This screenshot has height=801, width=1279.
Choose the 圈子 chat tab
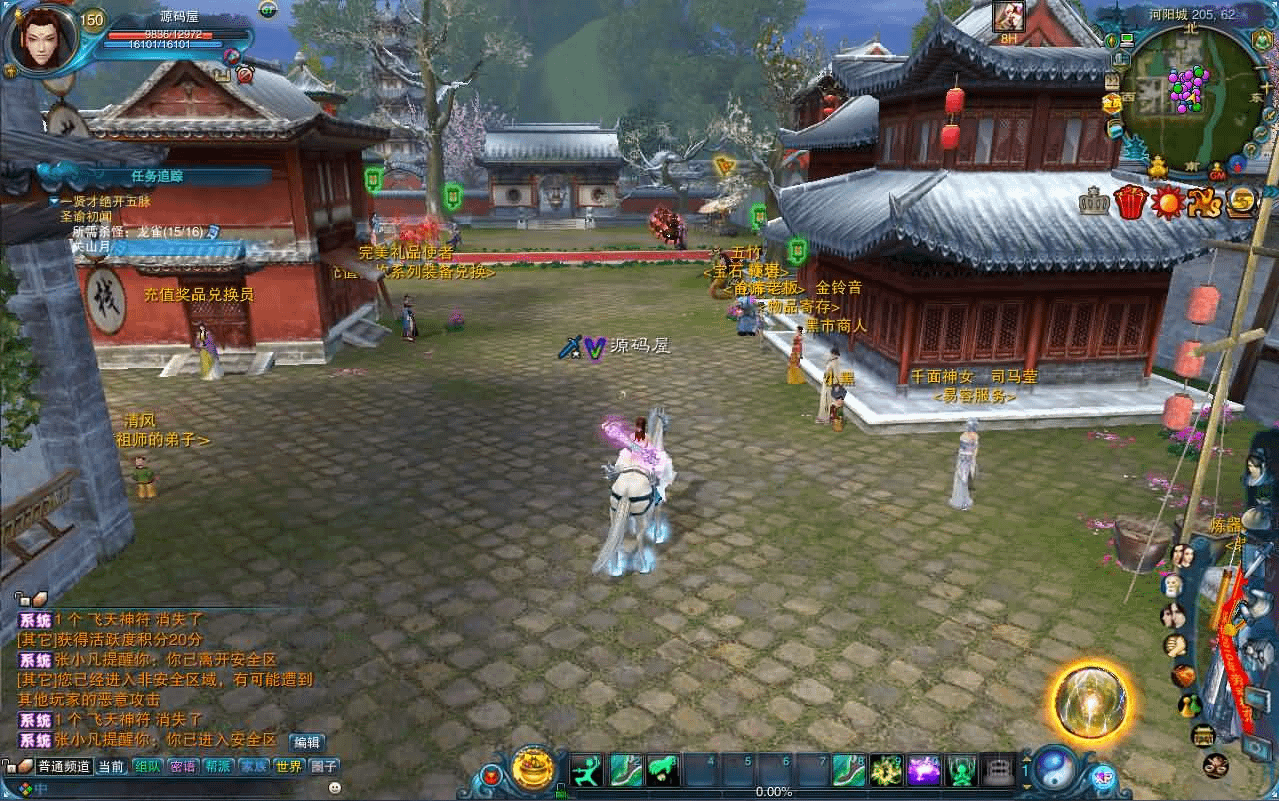(324, 767)
